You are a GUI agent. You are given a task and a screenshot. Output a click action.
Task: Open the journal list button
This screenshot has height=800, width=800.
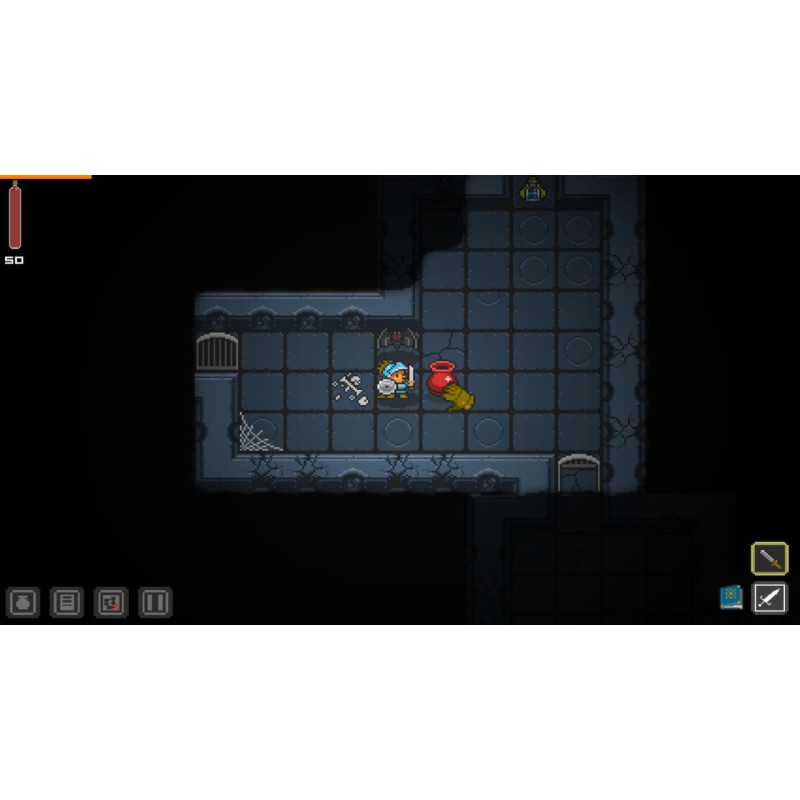tap(67, 602)
